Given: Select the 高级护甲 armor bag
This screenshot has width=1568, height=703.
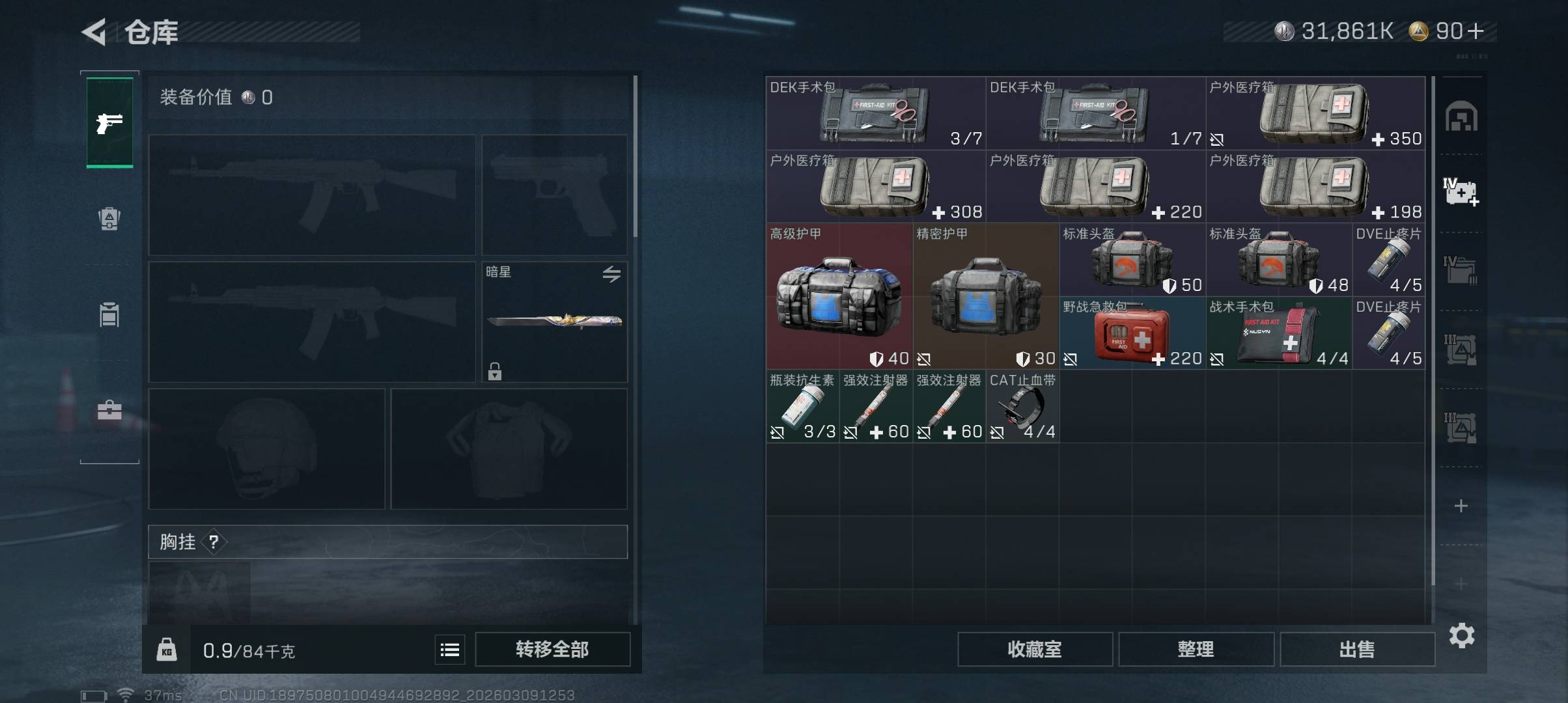Looking at the screenshot, I should tap(839, 297).
